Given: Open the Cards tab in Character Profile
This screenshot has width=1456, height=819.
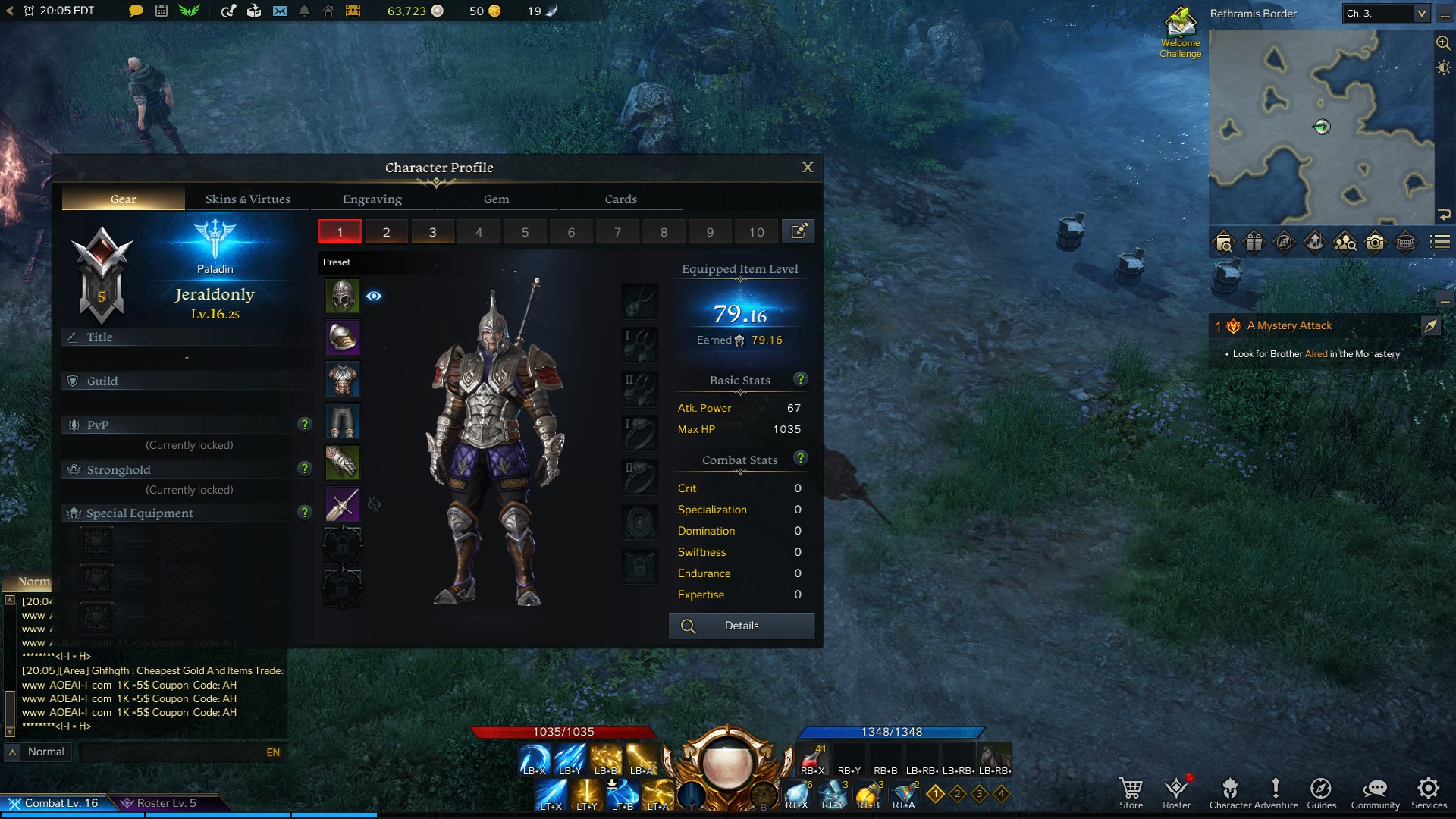Looking at the screenshot, I should (x=620, y=199).
